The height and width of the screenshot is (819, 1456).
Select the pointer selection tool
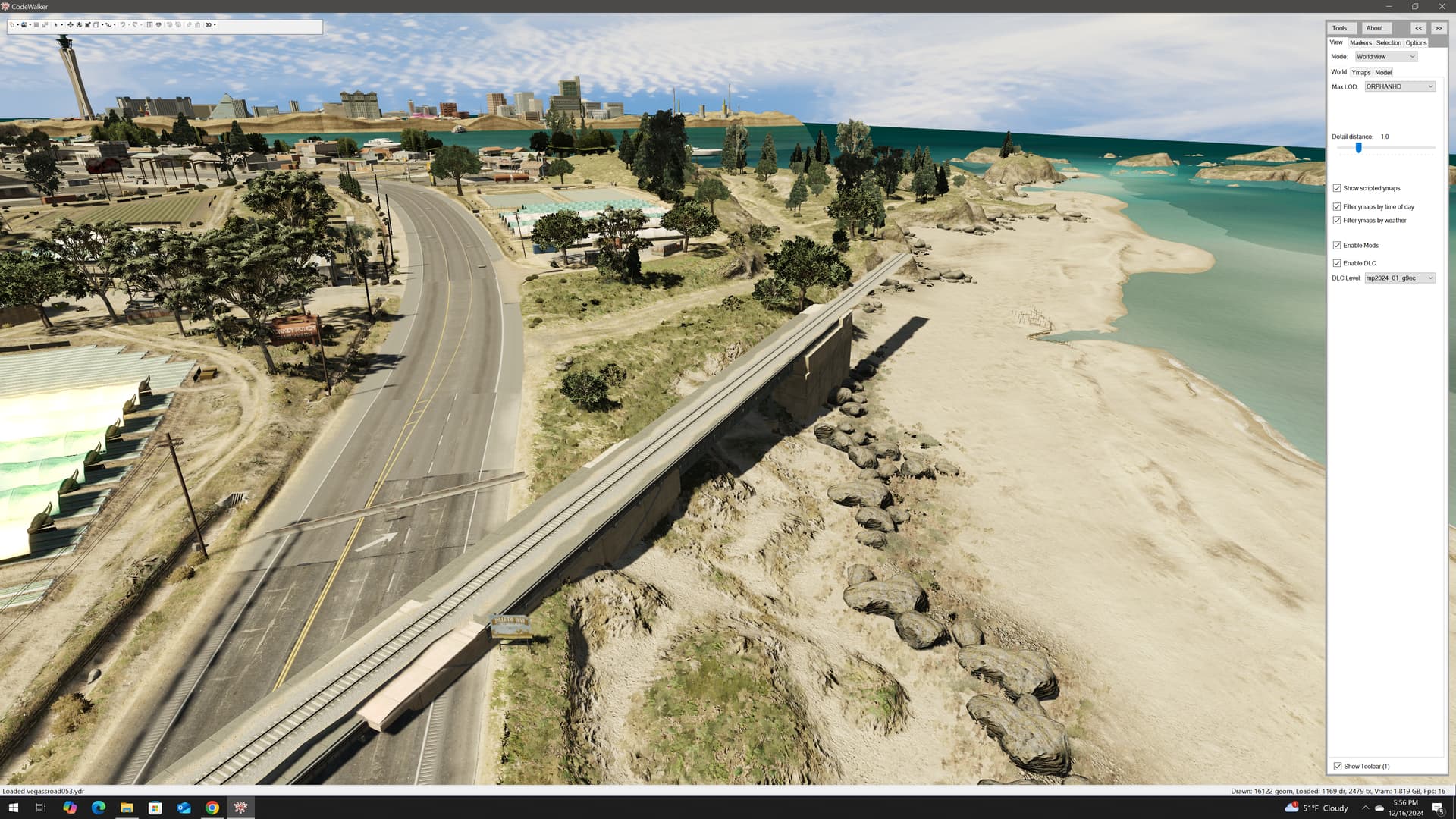(x=57, y=25)
